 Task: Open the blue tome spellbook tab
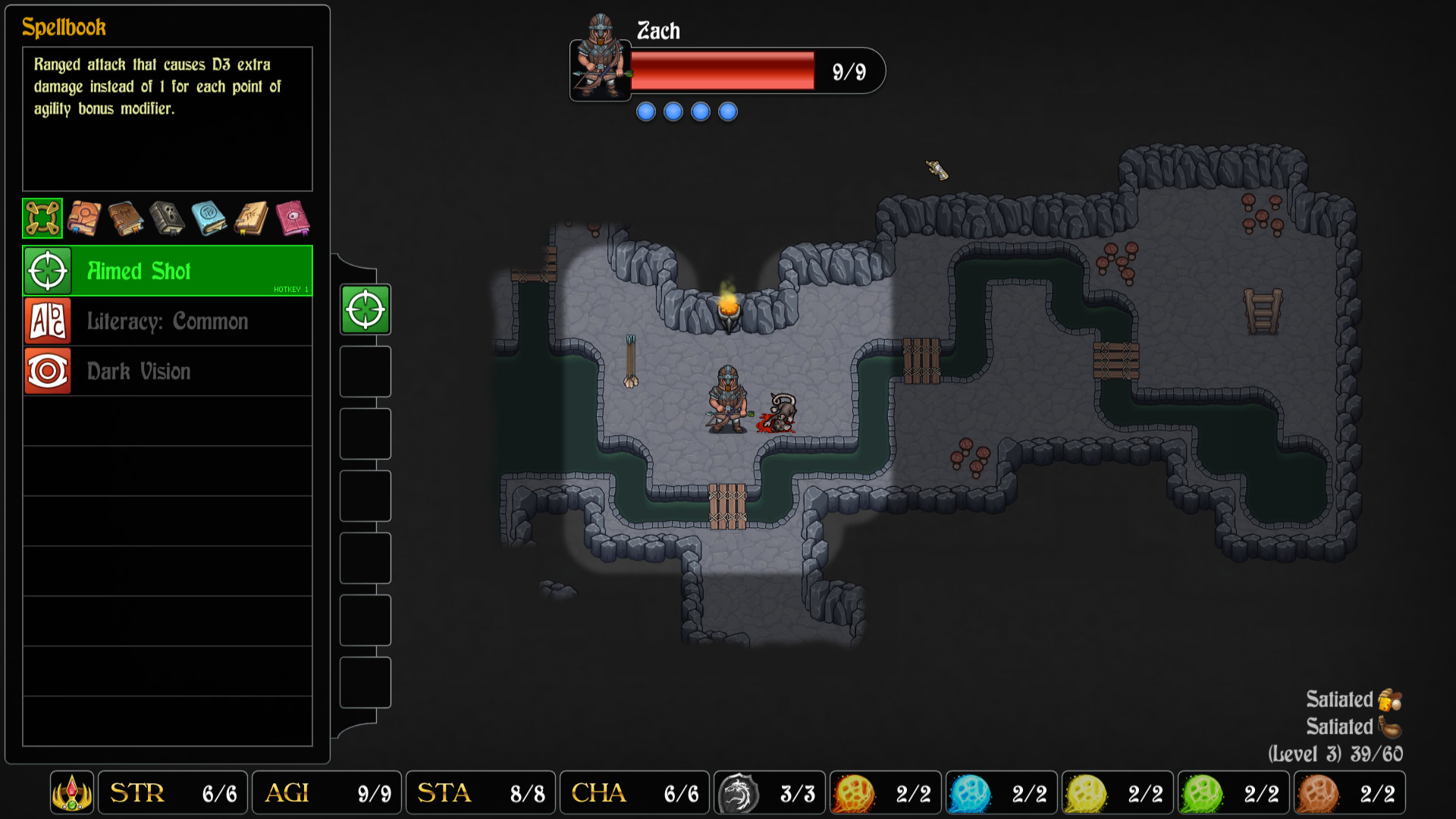click(209, 218)
